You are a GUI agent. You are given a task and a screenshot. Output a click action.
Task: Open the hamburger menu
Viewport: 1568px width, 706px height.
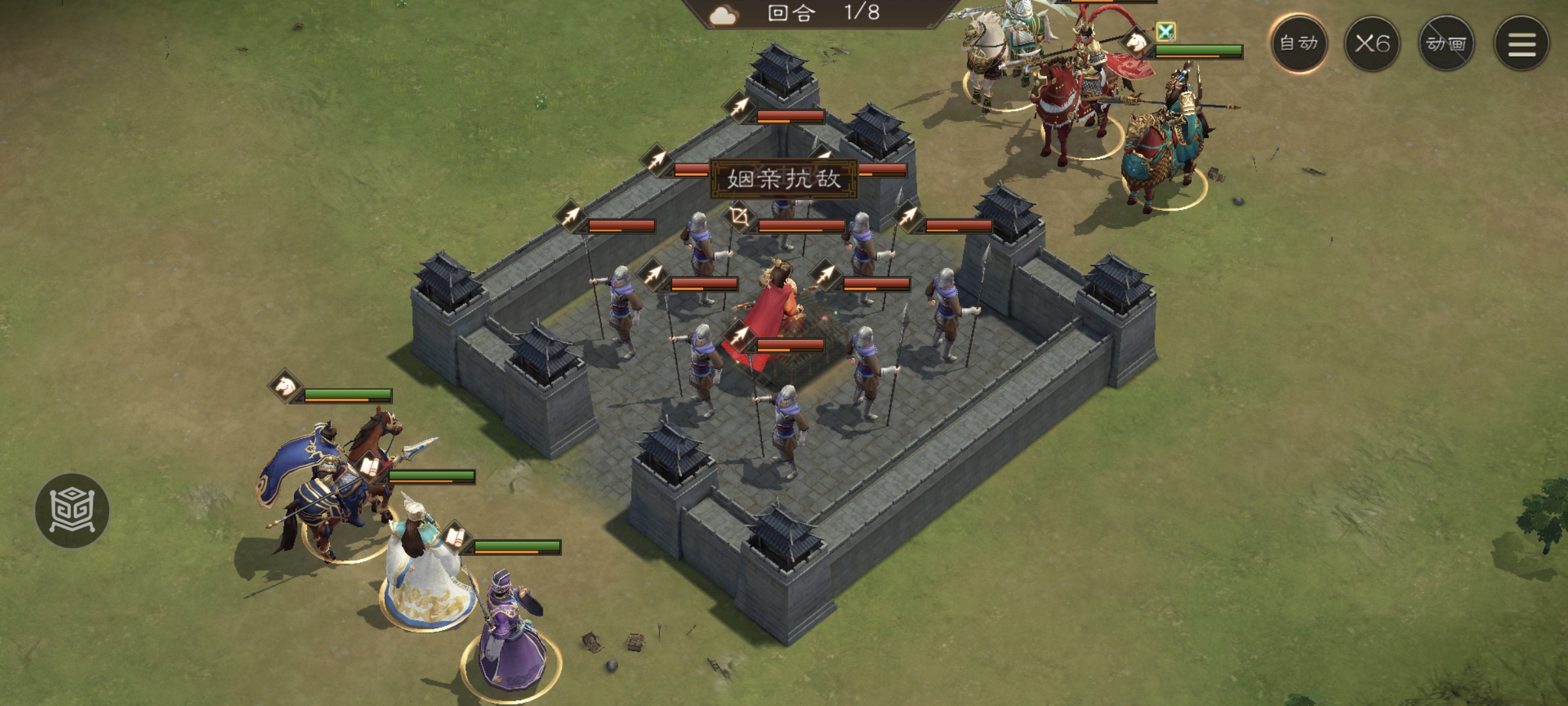tap(1522, 44)
